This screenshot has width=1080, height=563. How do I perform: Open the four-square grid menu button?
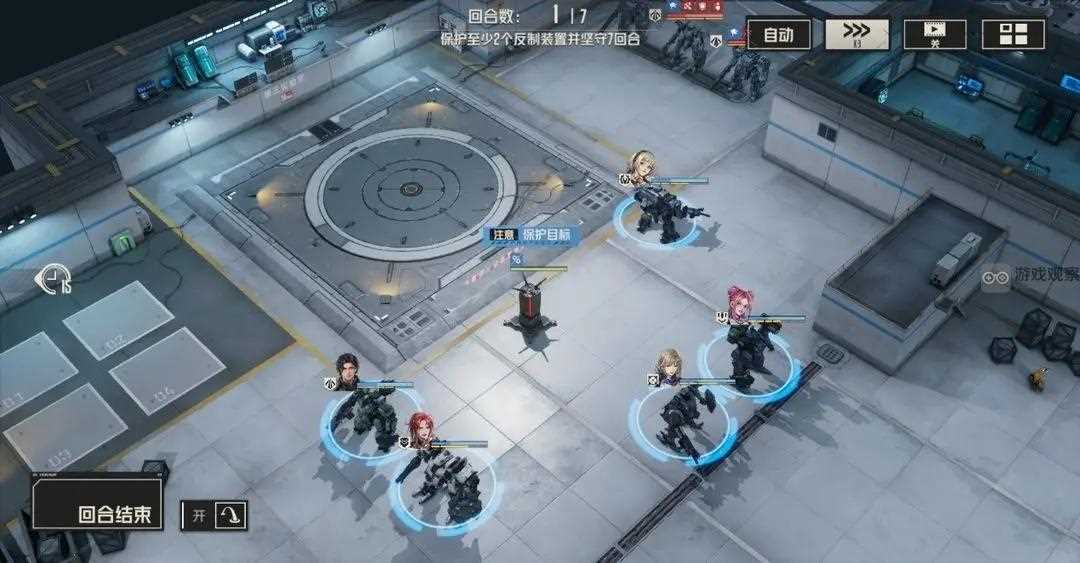1013,34
